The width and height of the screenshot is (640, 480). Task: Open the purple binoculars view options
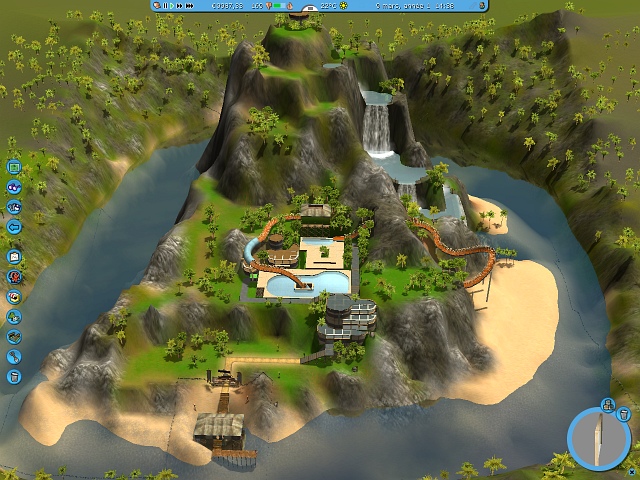point(15,187)
